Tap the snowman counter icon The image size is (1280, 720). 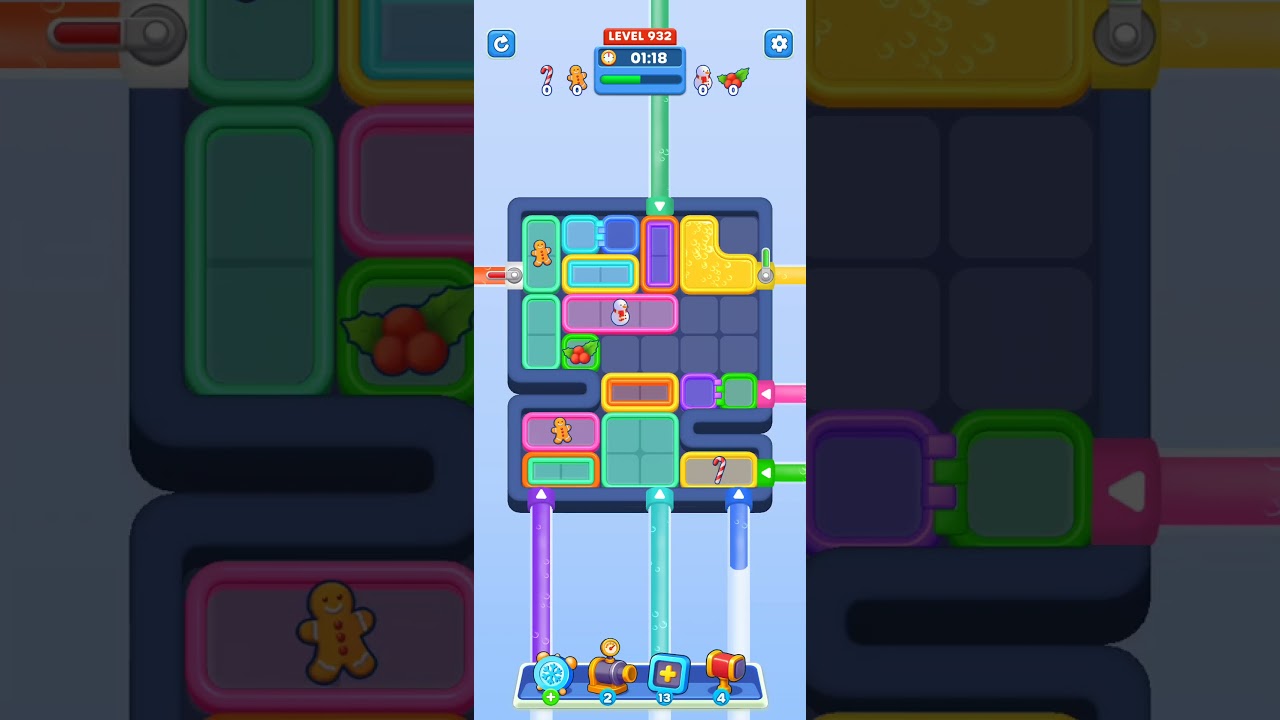point(705,77)
